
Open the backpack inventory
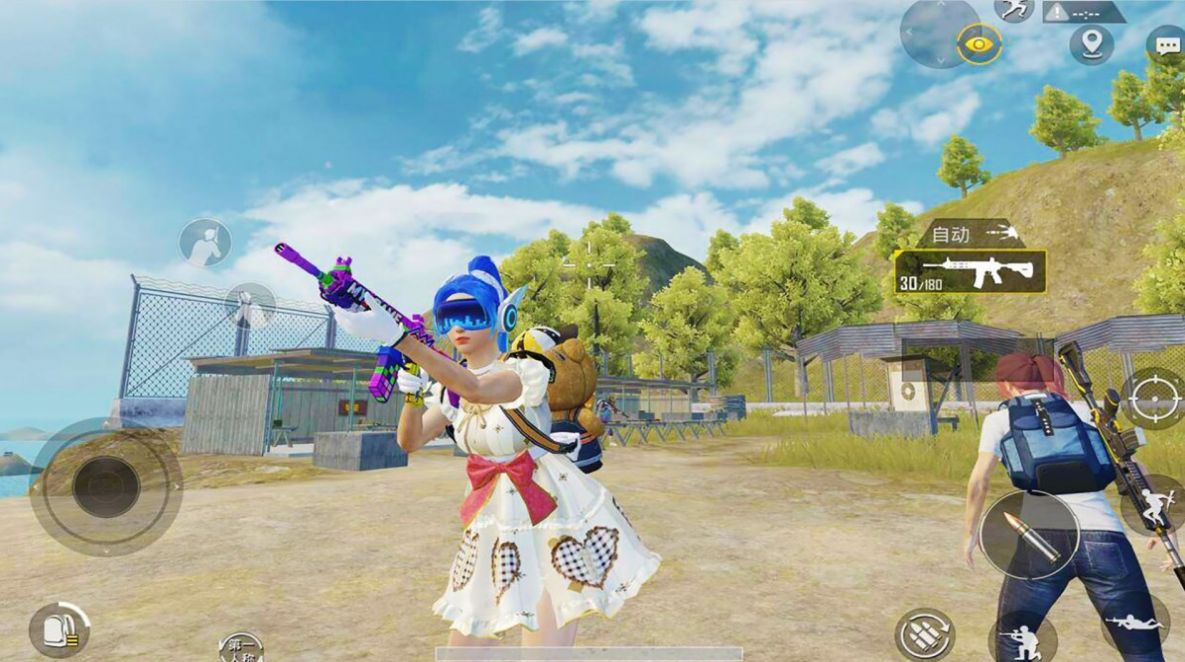pos(59,630)
